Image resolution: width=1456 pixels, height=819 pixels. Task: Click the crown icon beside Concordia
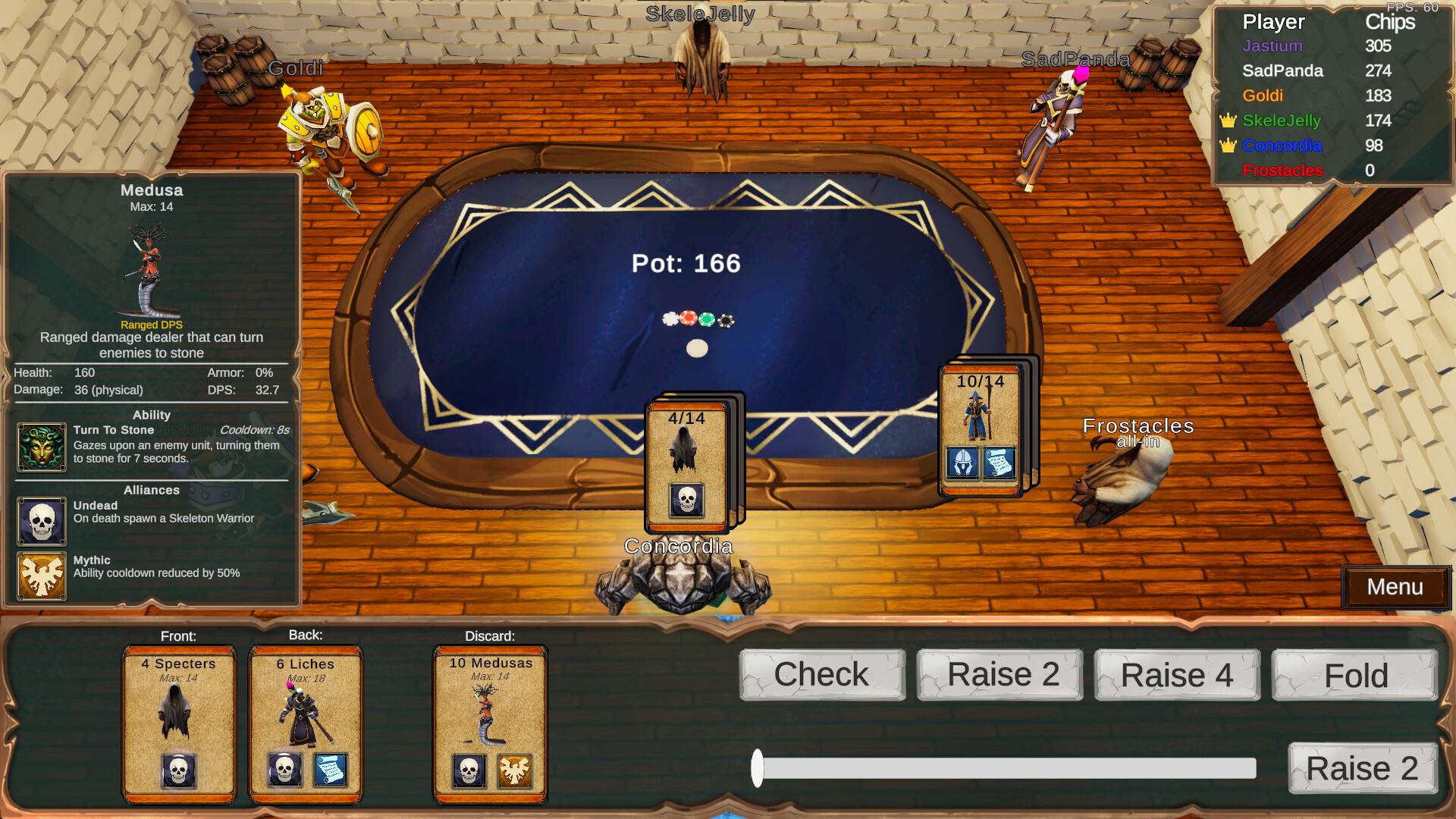pos(1228,146)
